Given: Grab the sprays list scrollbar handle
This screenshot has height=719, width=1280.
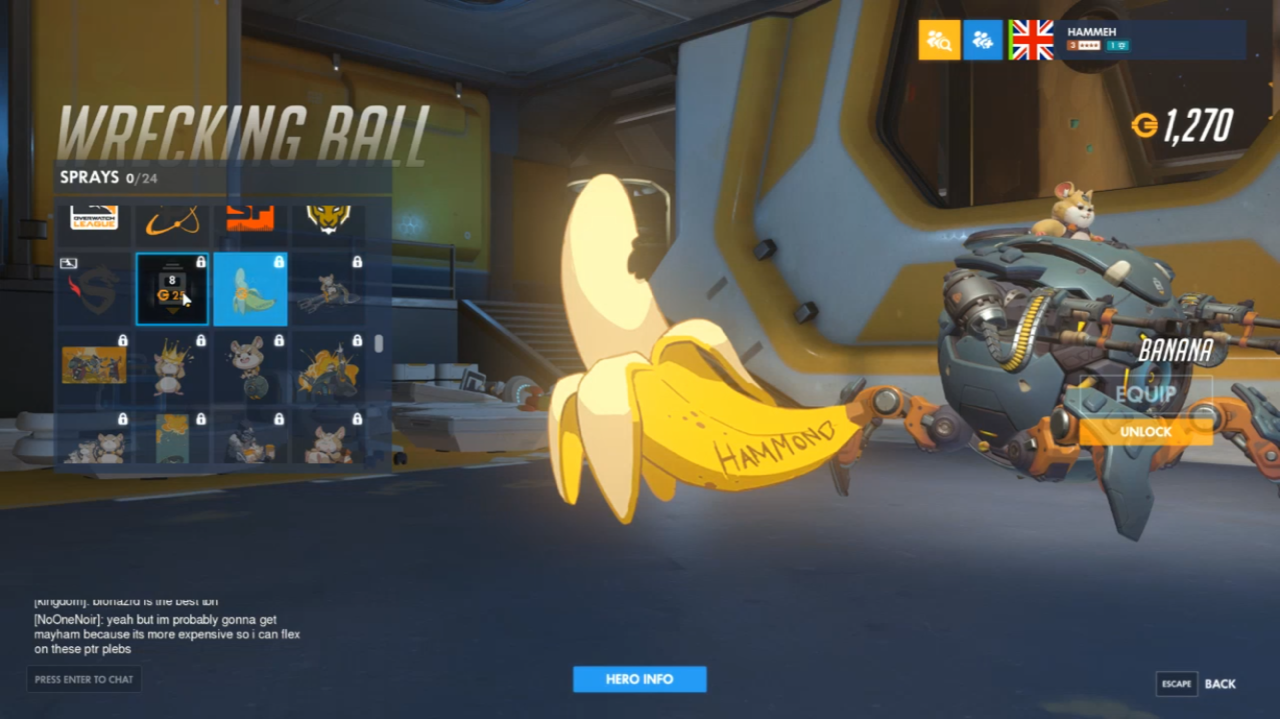Looking at the screenshot, I should [x=378, y=343].
